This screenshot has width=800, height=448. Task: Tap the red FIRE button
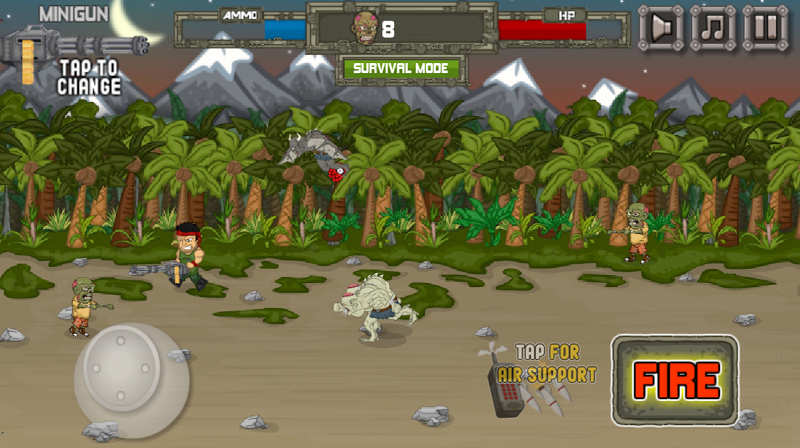pos(675,380)
